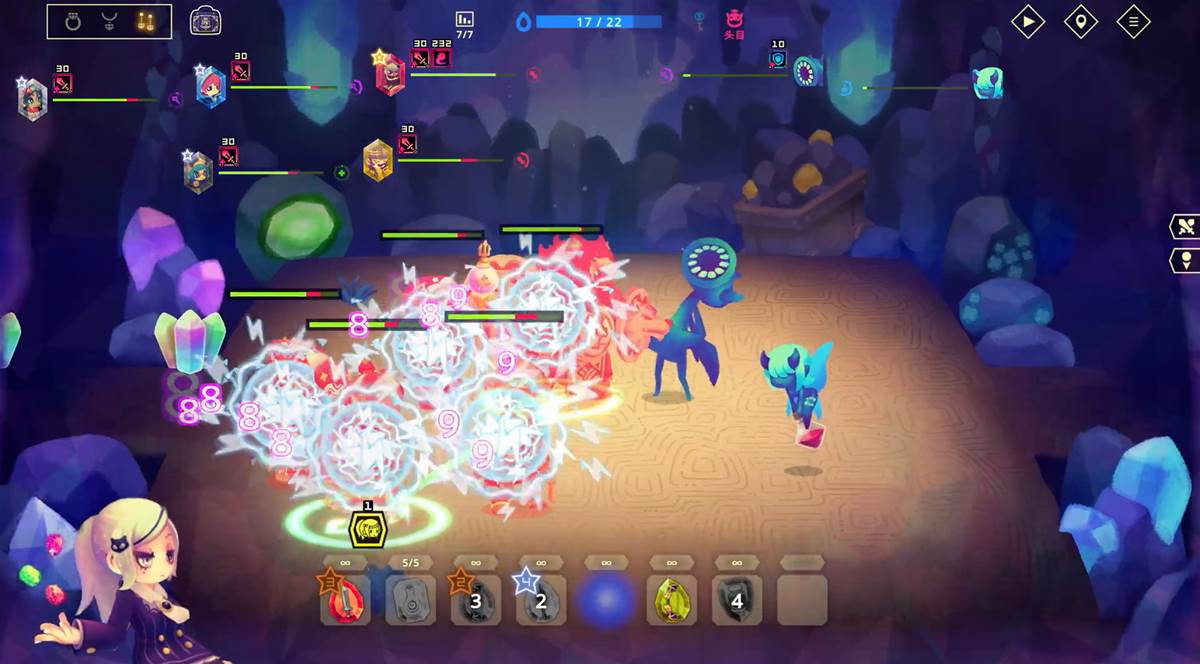
Task: Select the green-yellow bow gem skill
Action: point(672,600)
